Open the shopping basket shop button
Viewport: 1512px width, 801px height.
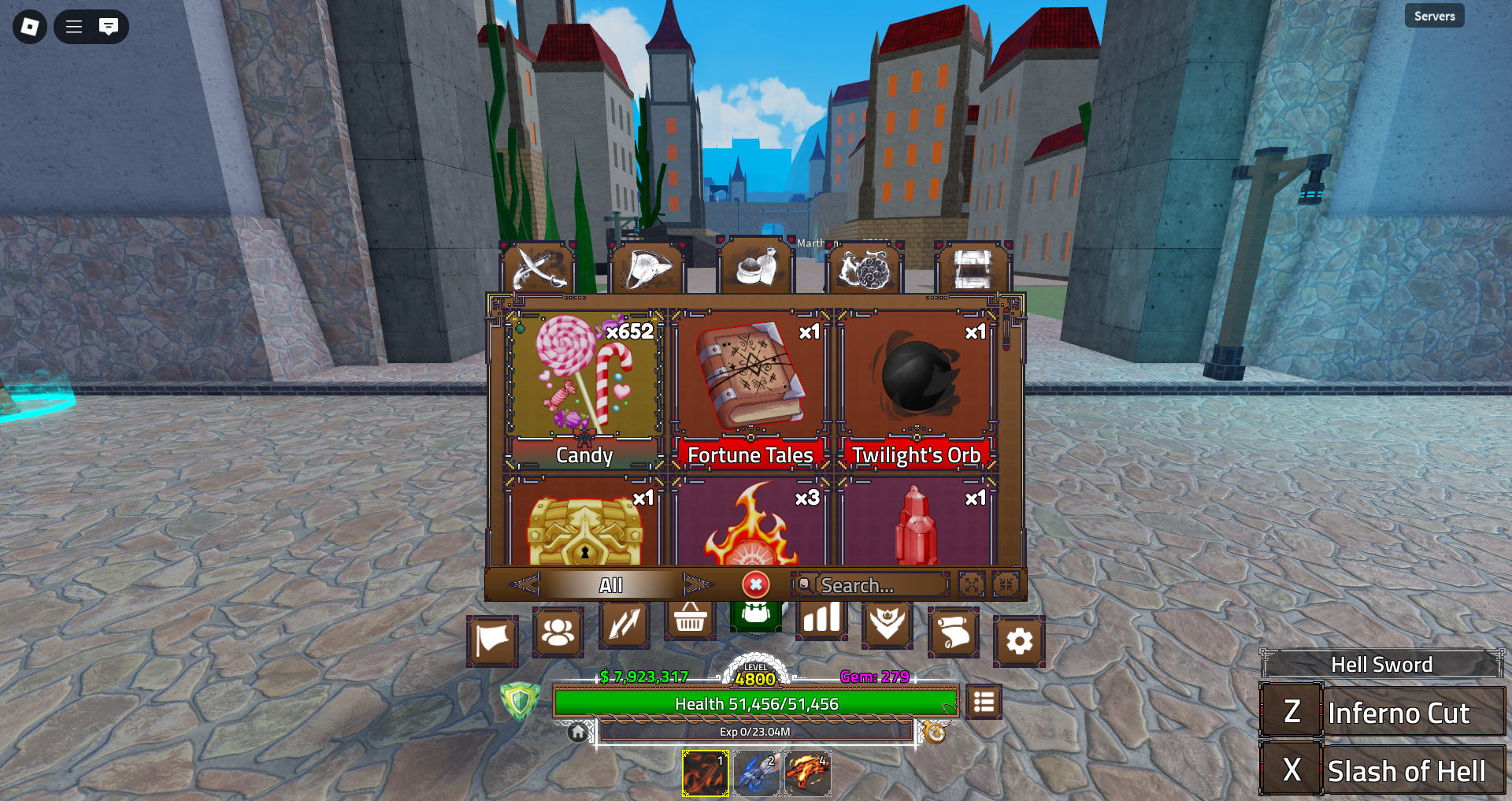coord(690,621)
